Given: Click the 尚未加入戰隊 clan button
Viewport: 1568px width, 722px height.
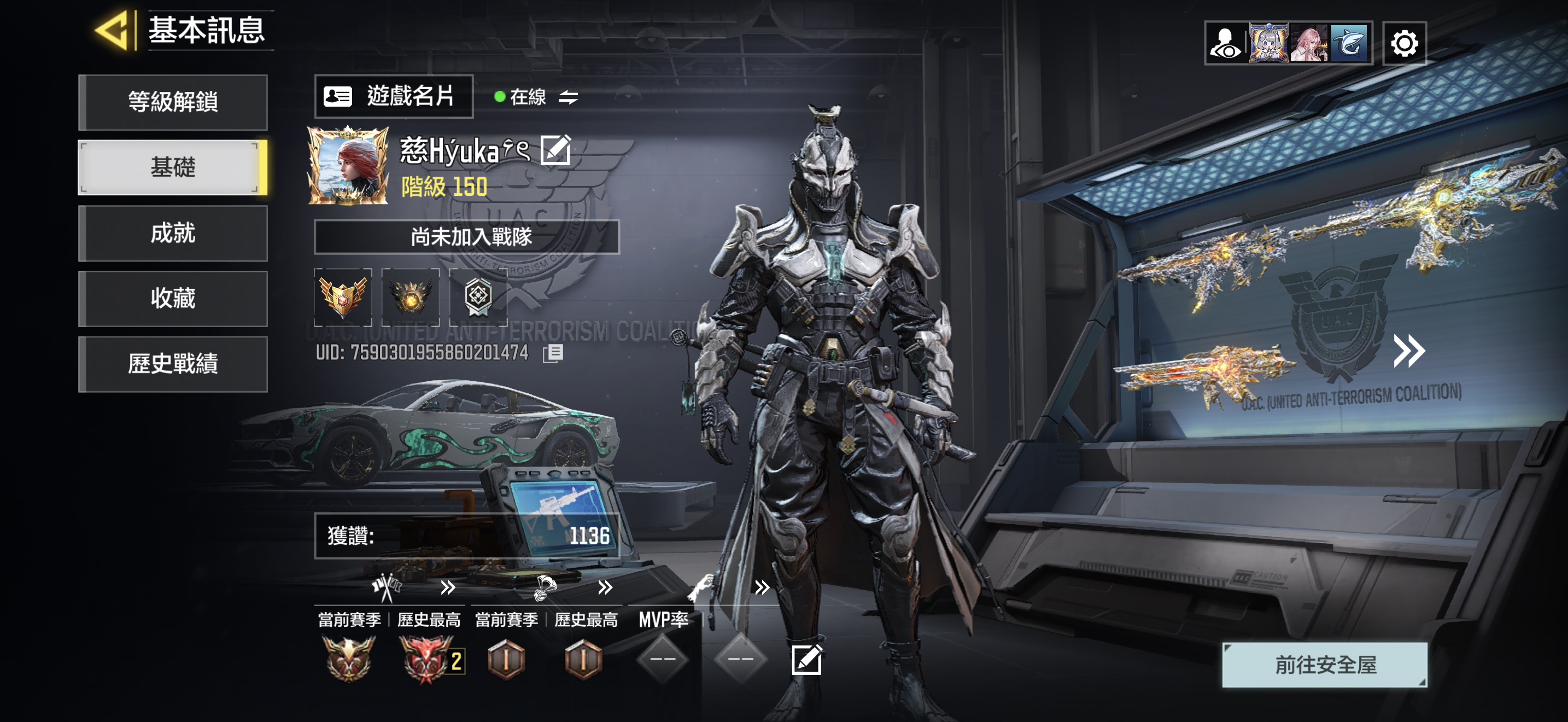Looking at the screenshot, I should pyautogui.click(x=466, y=236).
